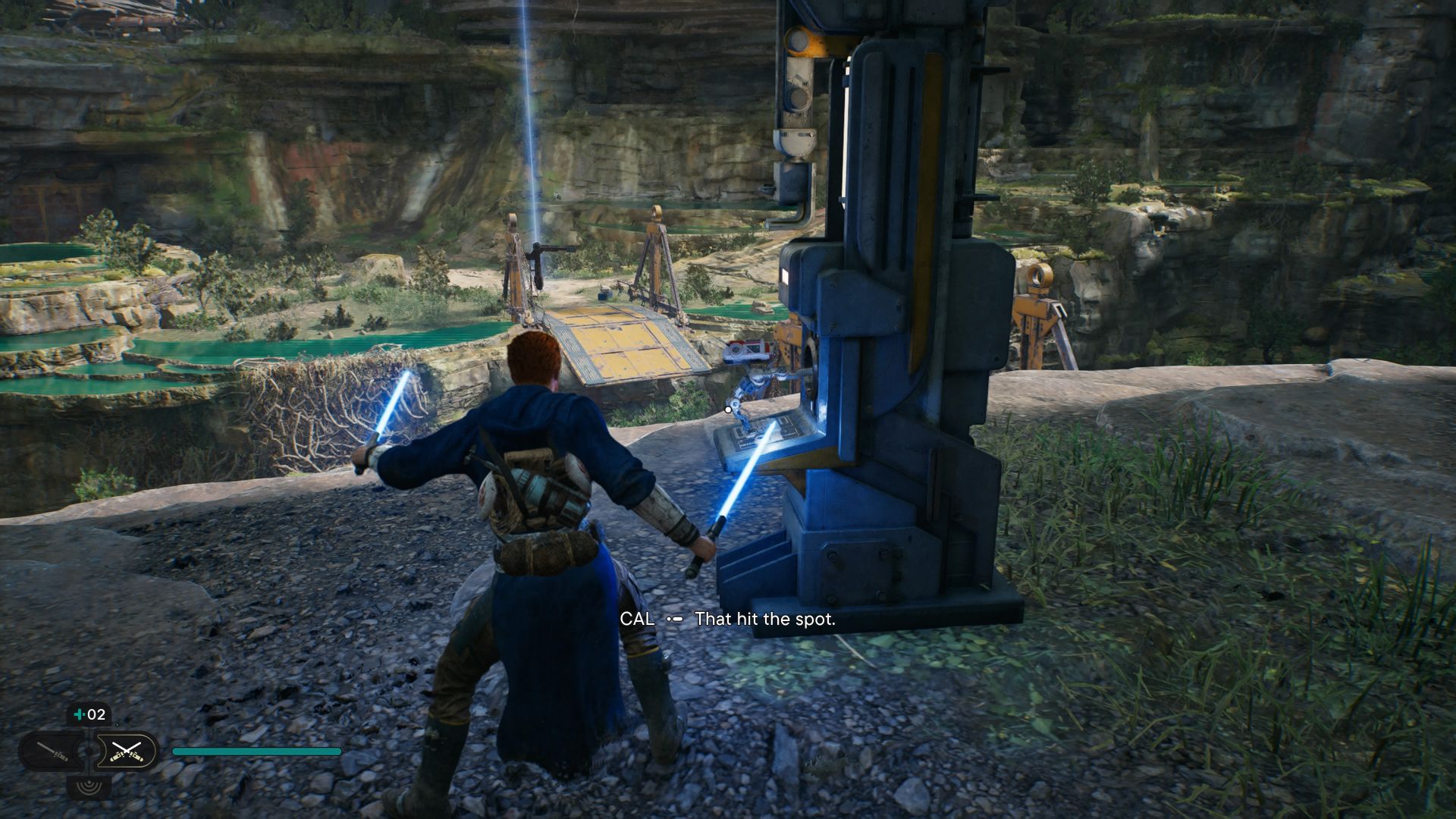Click the teal stim plus icon
This screenshot has height=819, width=1456.
coord(79,715)
